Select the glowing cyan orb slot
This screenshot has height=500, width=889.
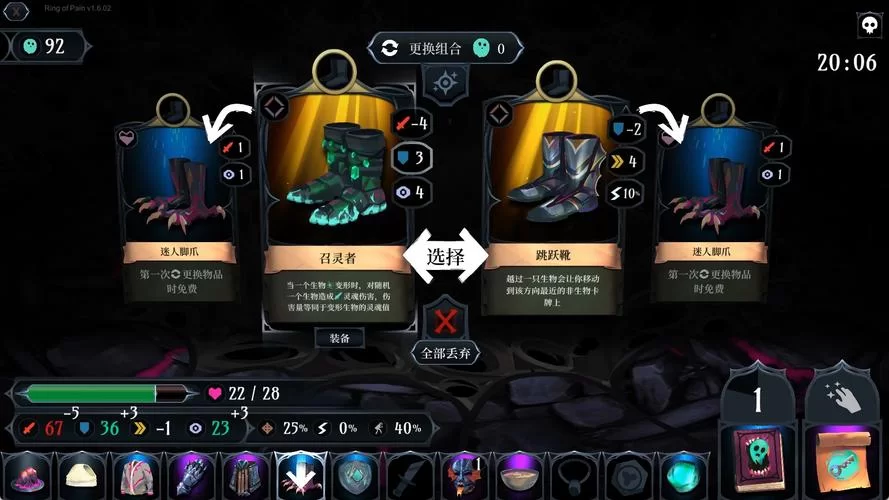coord(680,475)
